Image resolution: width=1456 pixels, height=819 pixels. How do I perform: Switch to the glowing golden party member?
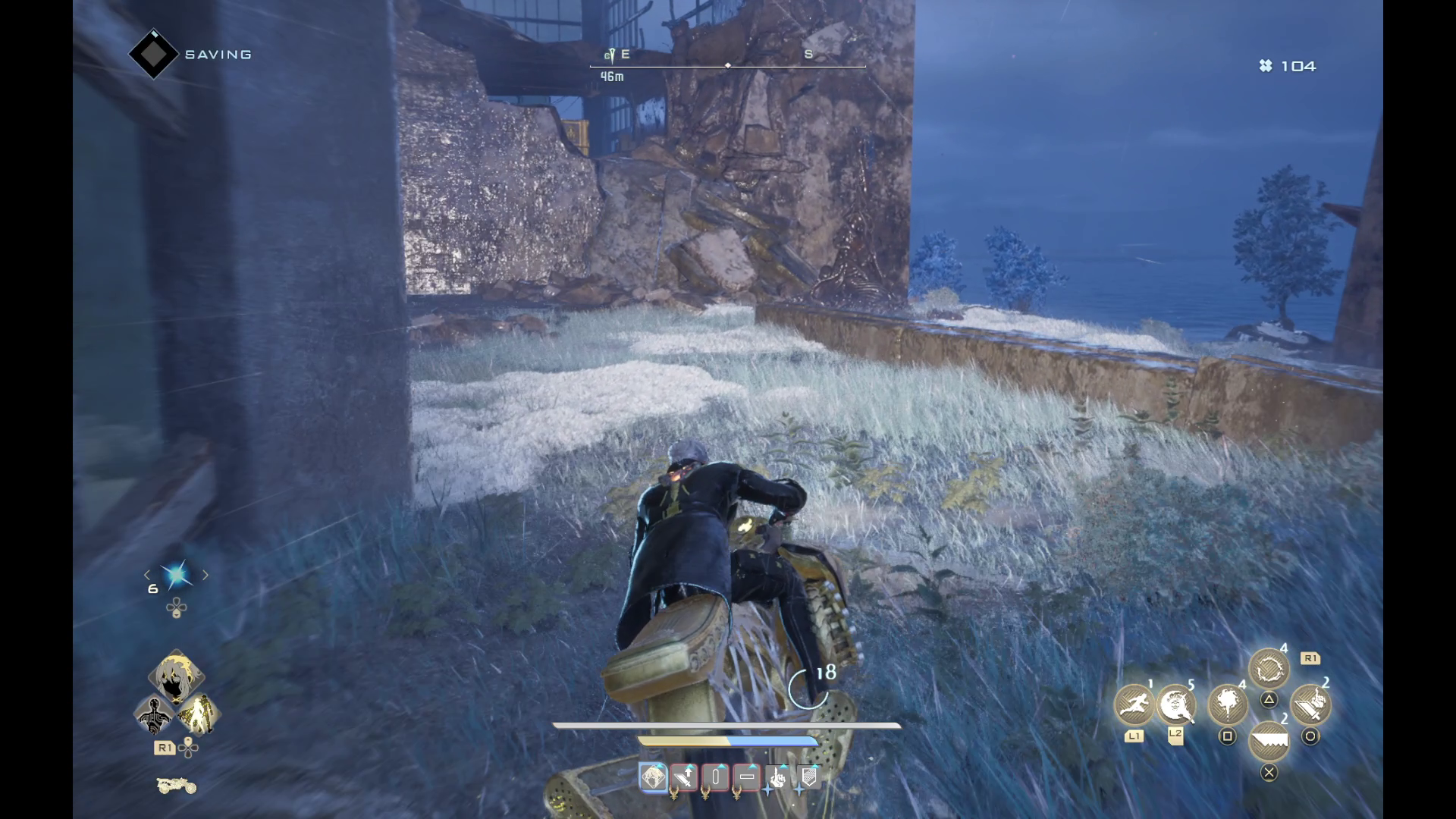pyautogui.click(x=198, y=714)
